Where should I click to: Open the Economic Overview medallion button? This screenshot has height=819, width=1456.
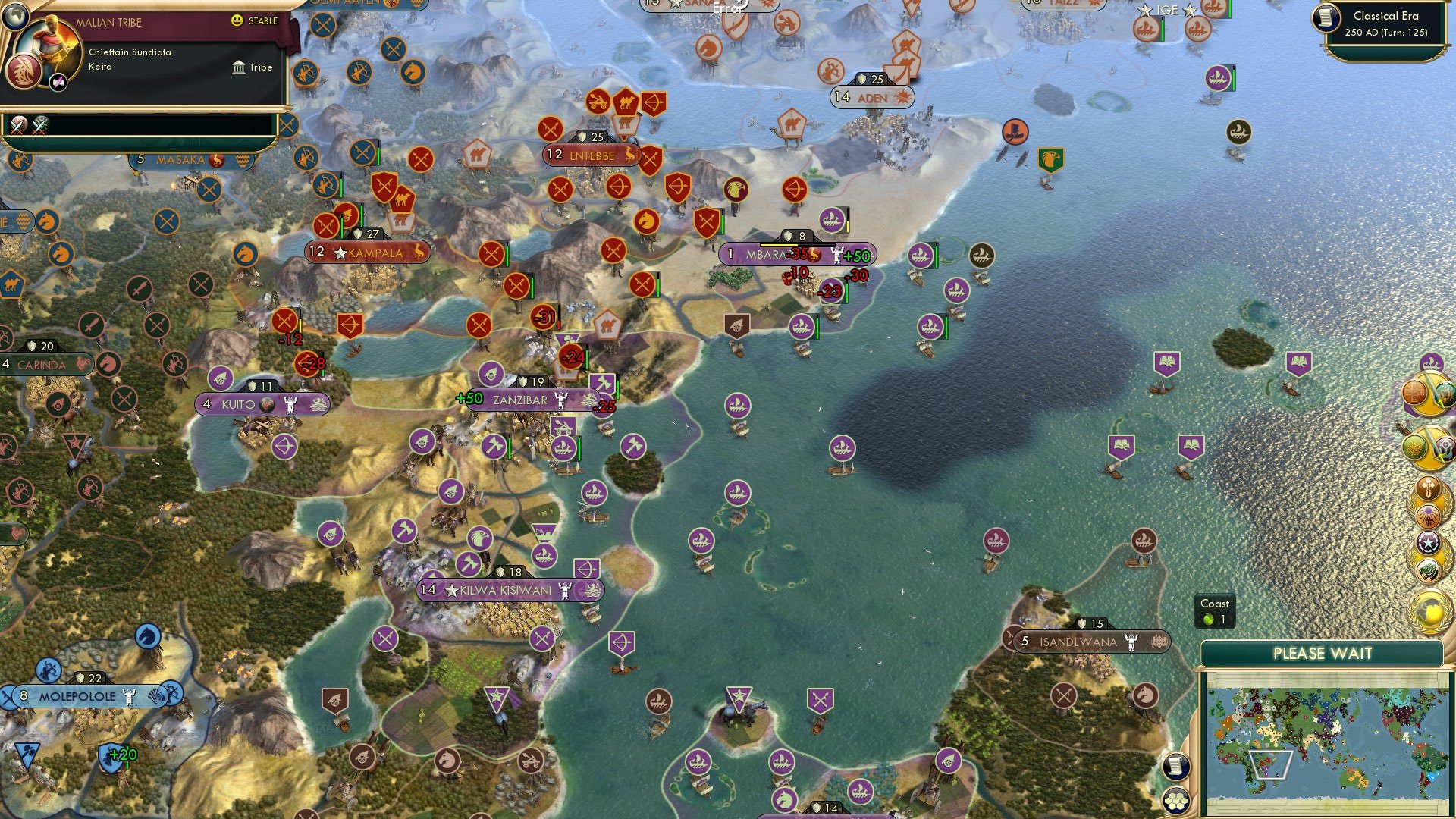tap(1428, 391)
